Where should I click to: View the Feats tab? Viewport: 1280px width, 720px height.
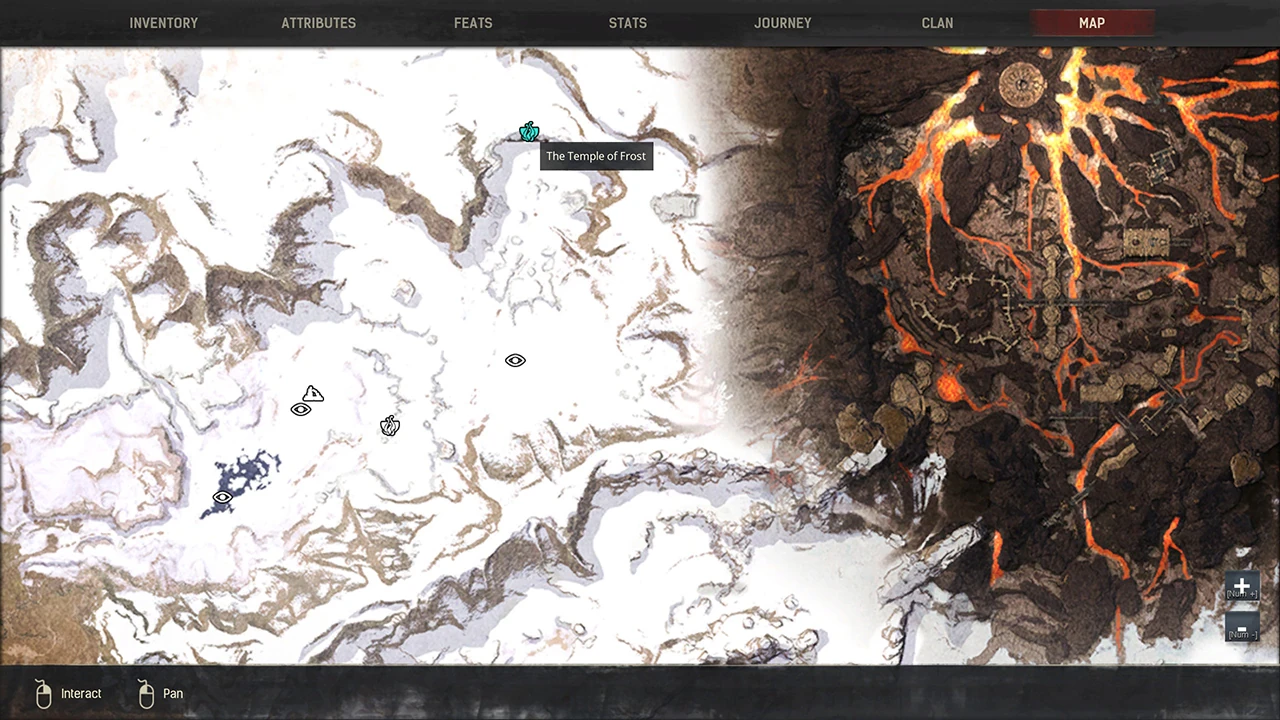tap(473, 22)
